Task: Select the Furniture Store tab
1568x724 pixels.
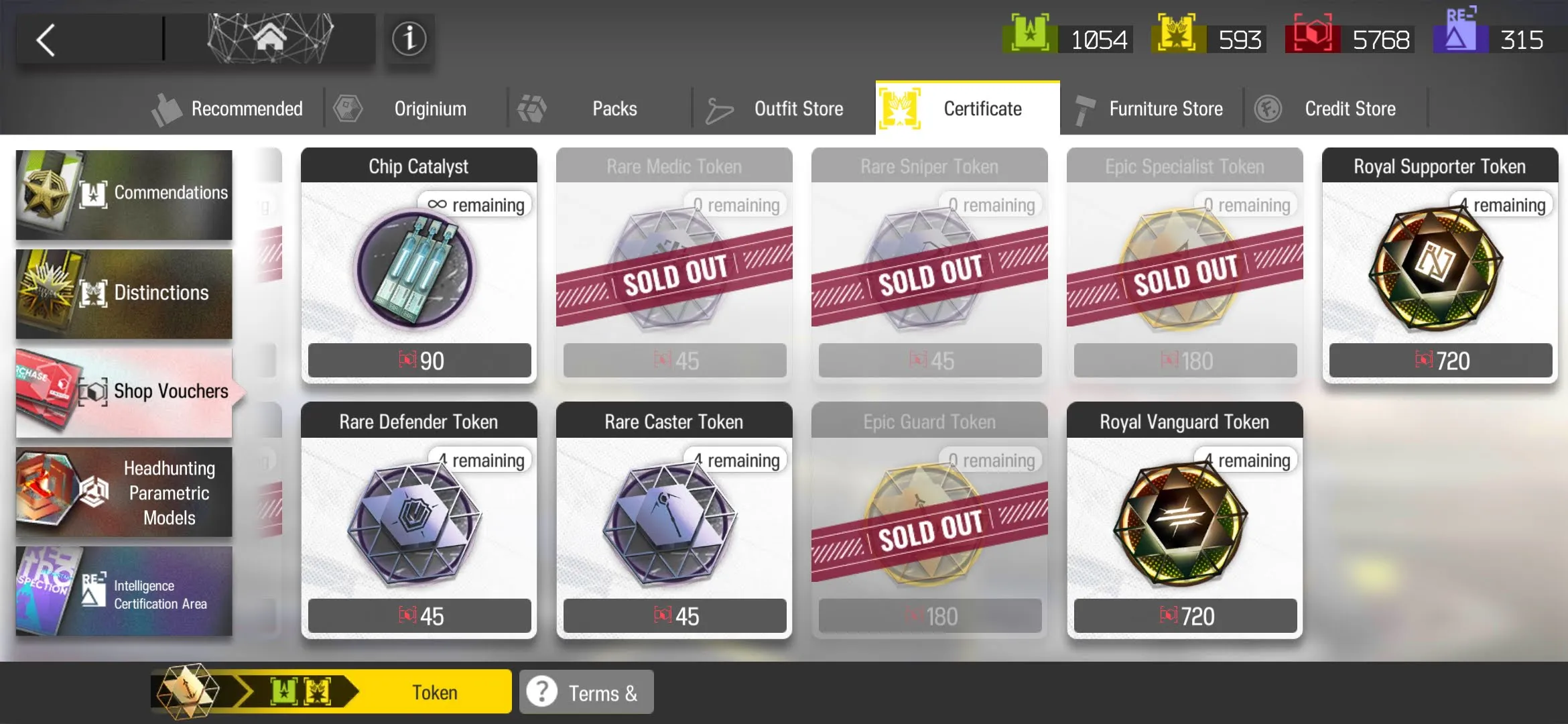Action: [1150, 109]
